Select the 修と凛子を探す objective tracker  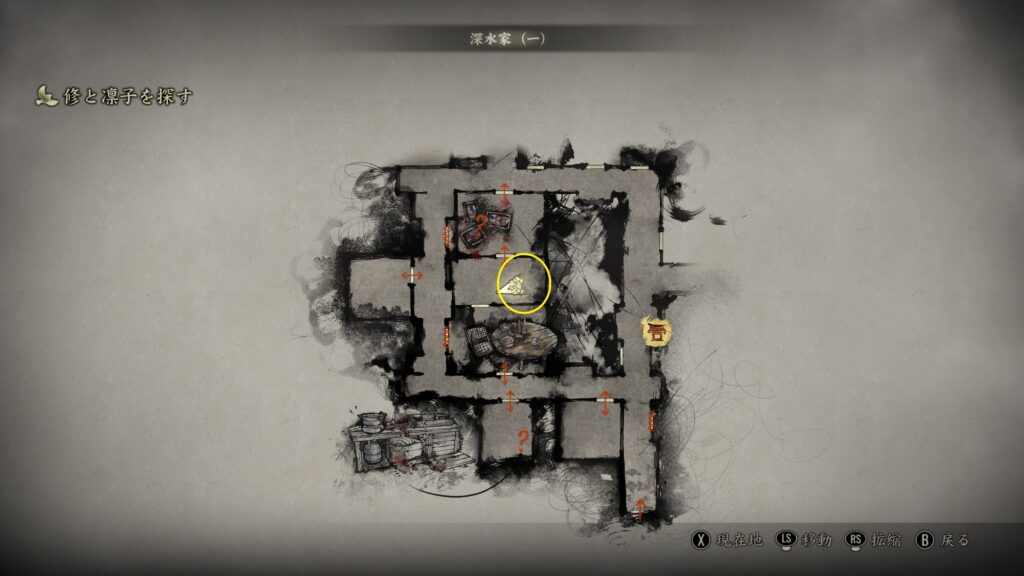tap(113, 96)
